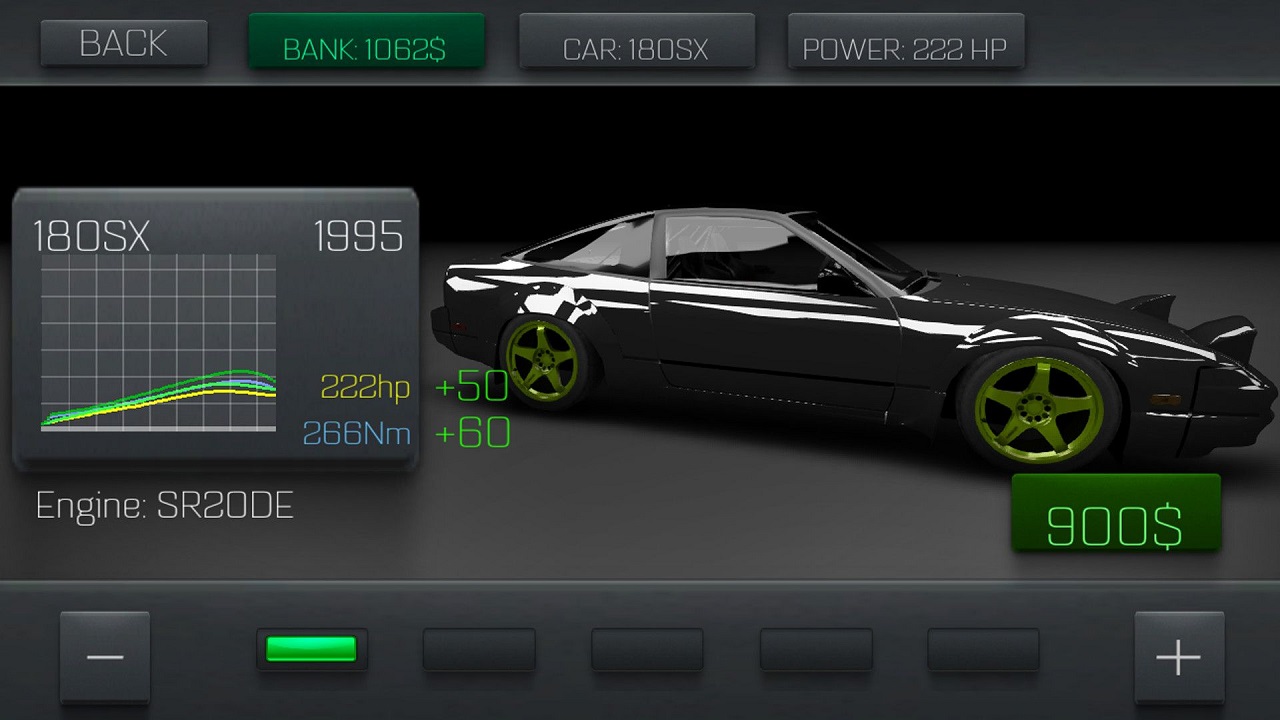Image resolution: width=1280 pixels, height=720 pixels.
Task: Increase upgrade level with the plus button
Action: tap(1178, 657)
